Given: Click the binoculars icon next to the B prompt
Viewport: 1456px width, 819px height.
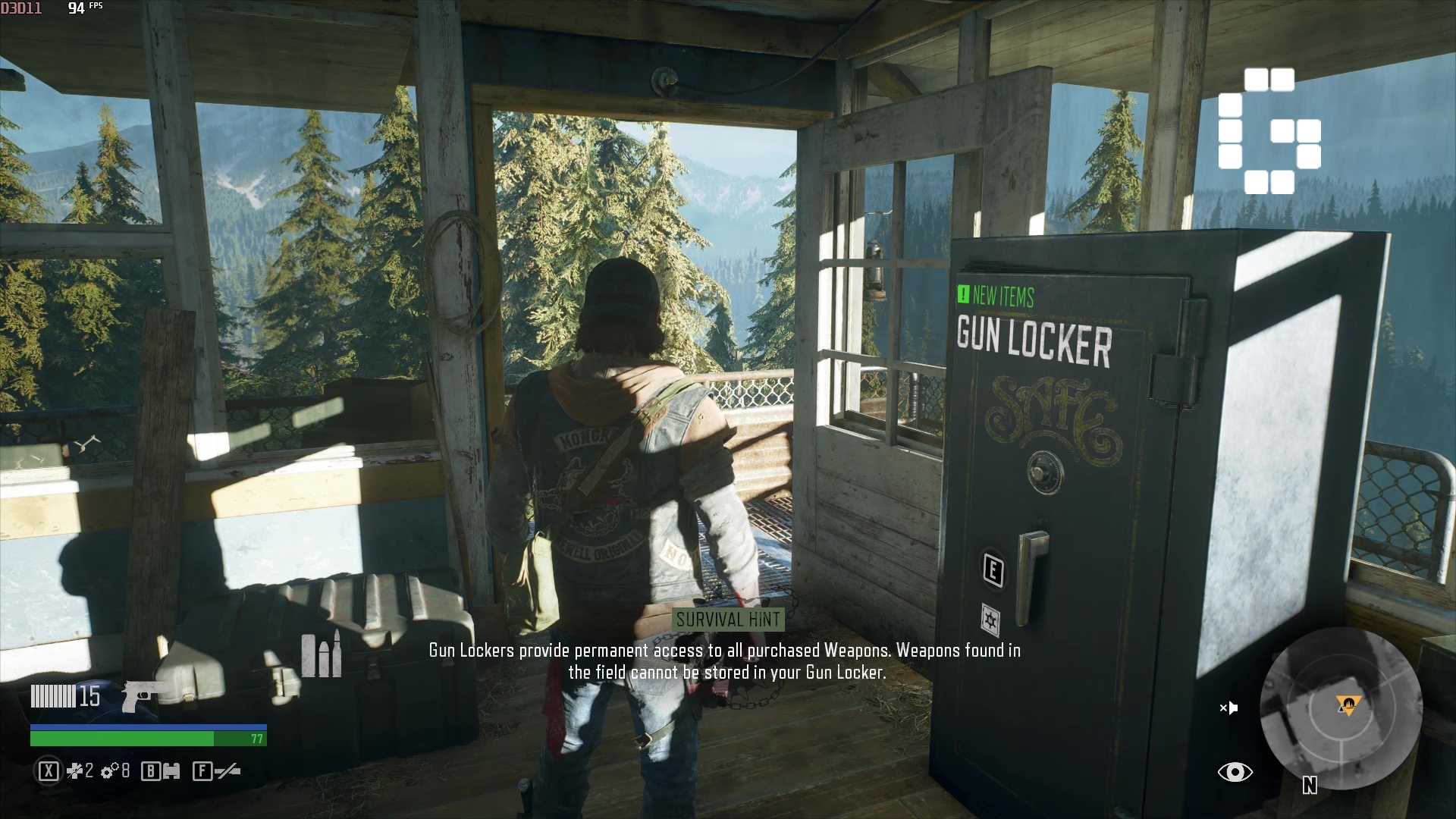Looking at the screenshot, I should [x=170, y=771].
